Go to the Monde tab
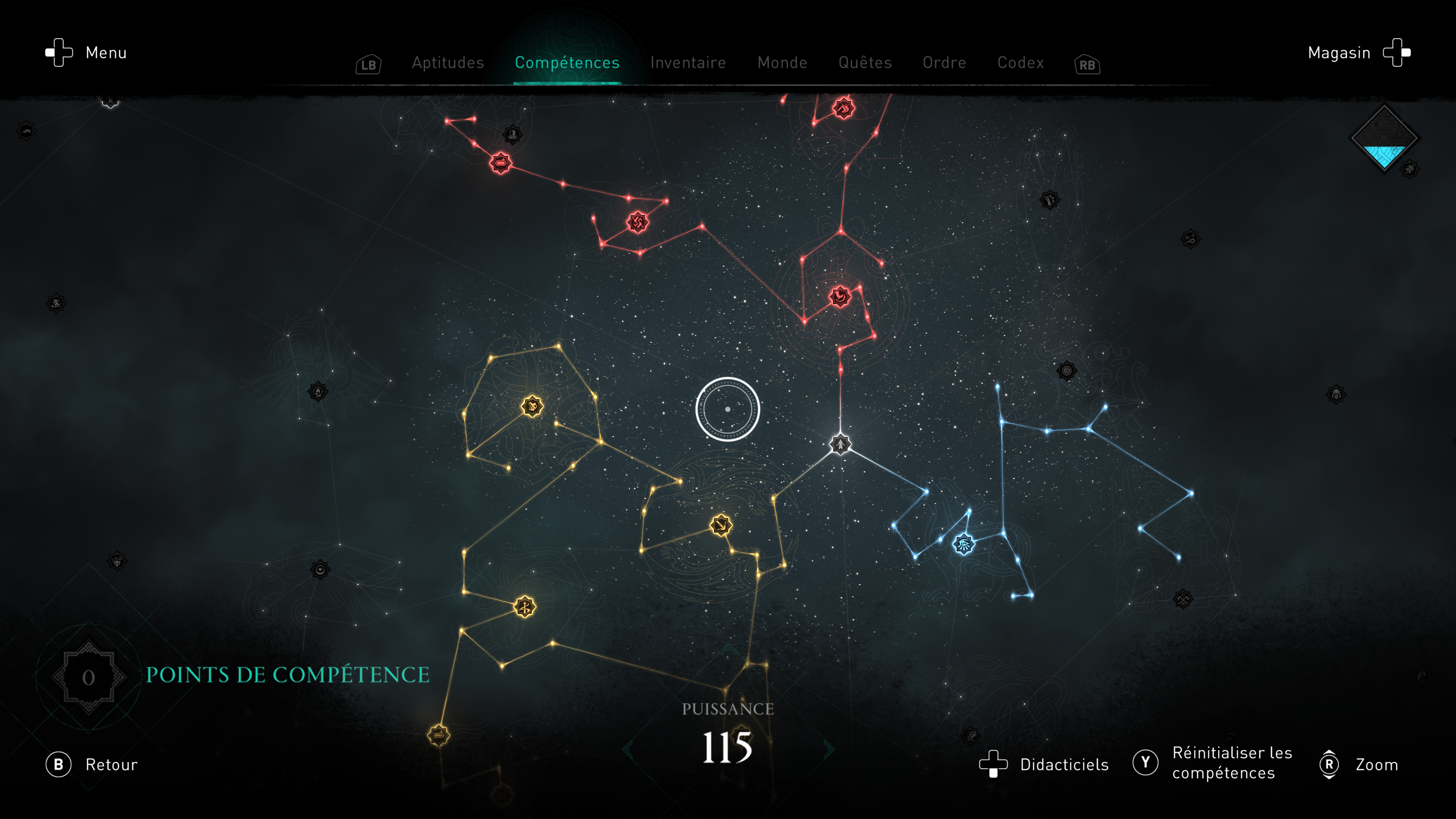Image resolution: width=1456 pixels, height=819 pixels. [782, 63]
